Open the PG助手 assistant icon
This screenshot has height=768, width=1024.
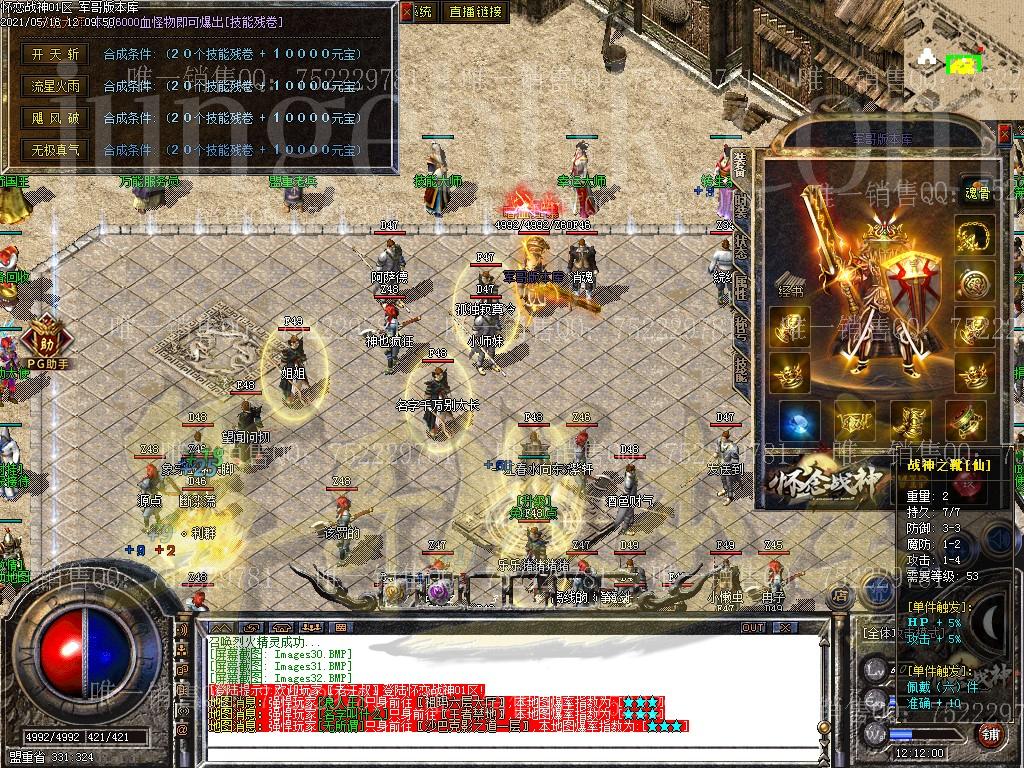[46, 340]
